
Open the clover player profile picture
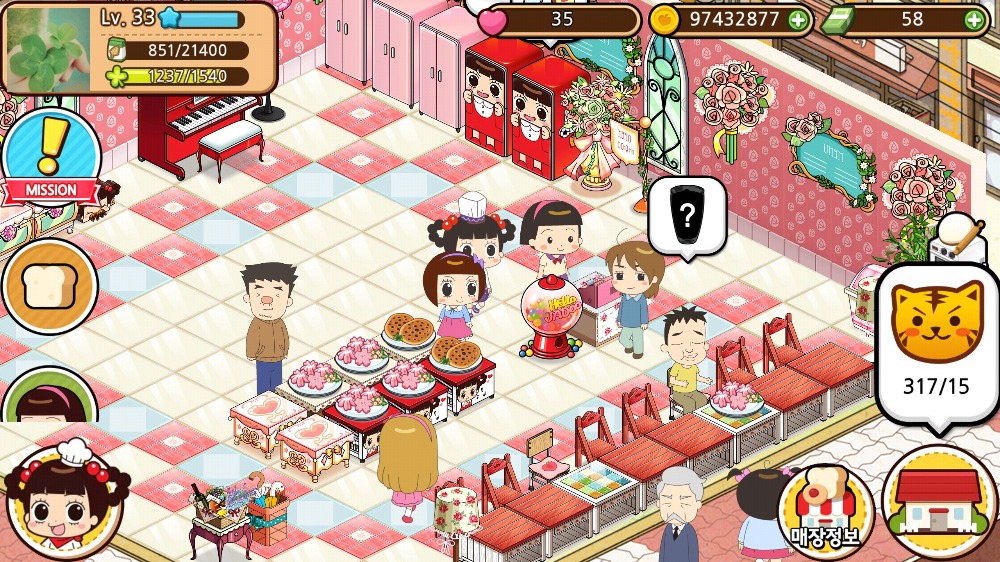[x=48, y=48]
